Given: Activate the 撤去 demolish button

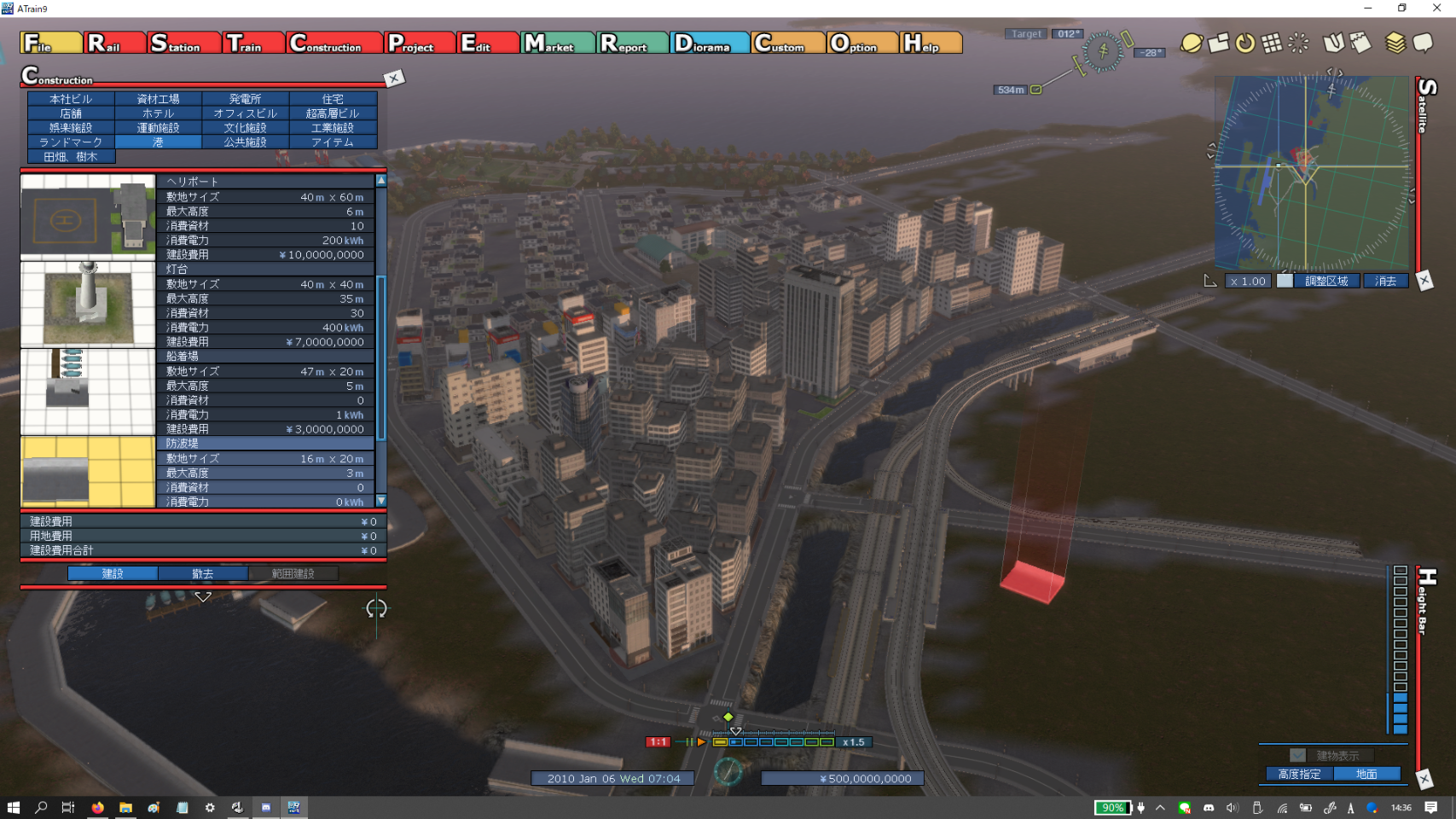Looking at the screenshot, I should pyautogui.click(x=203, y=573).
